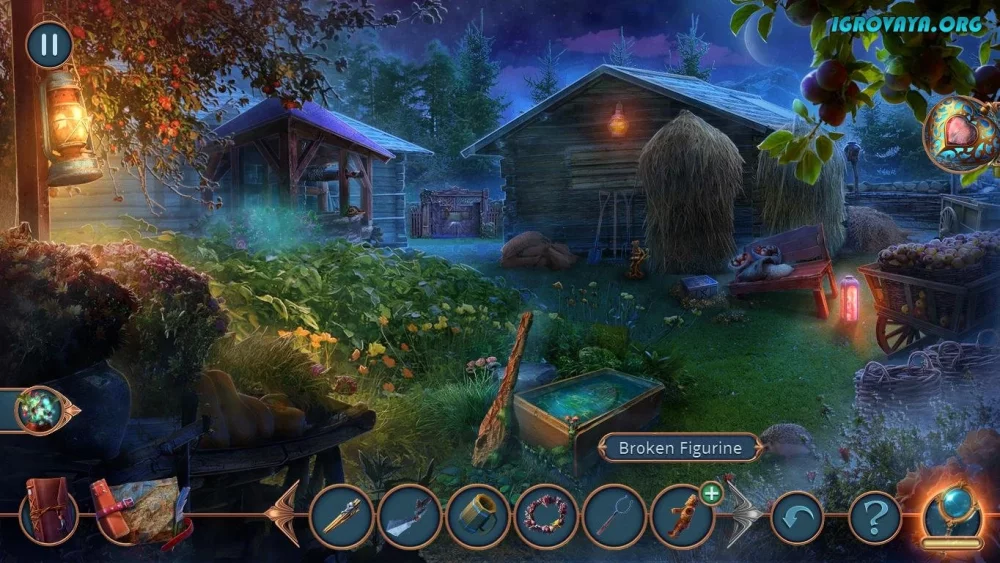Image resolution: width=1000 pixels, height=563 pixels.
Task: Open the question mark help button
Action: click(x=875, y=517)
